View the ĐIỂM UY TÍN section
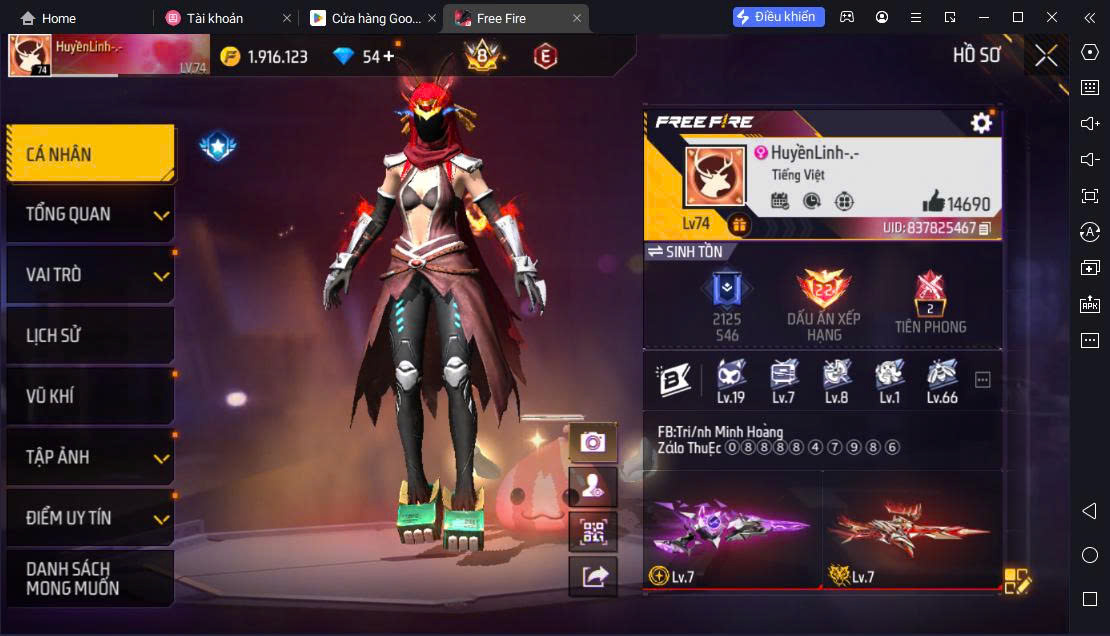 90,518
